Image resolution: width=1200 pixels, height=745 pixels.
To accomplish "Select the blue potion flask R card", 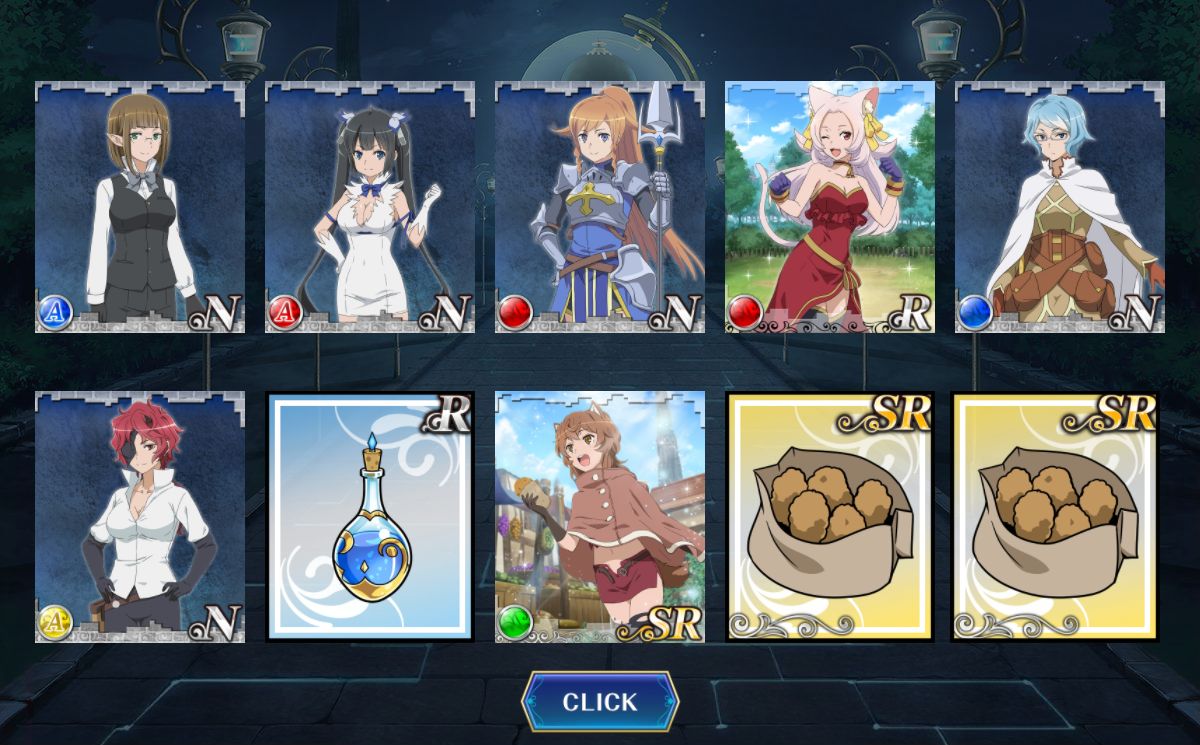I will click(x=370, y=517).
